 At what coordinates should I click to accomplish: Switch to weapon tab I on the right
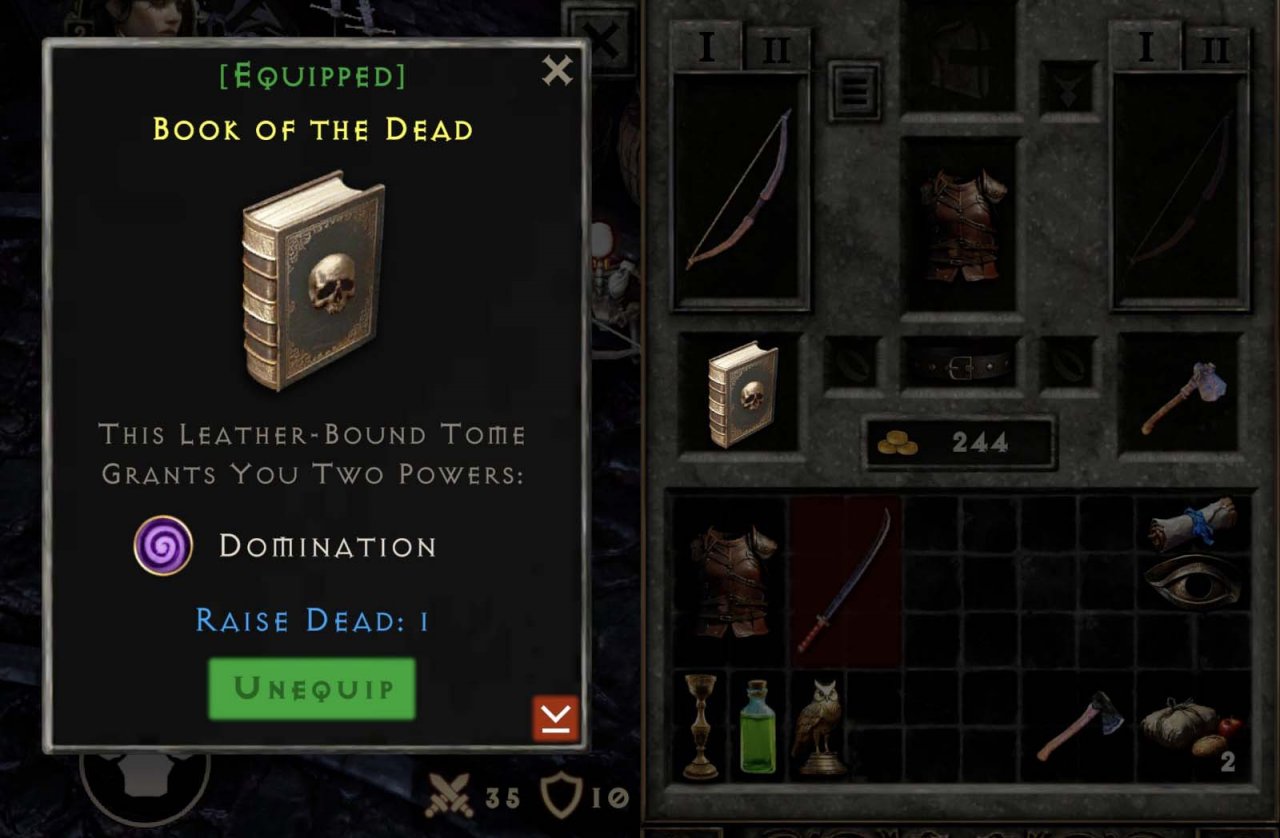[1148, 45]
